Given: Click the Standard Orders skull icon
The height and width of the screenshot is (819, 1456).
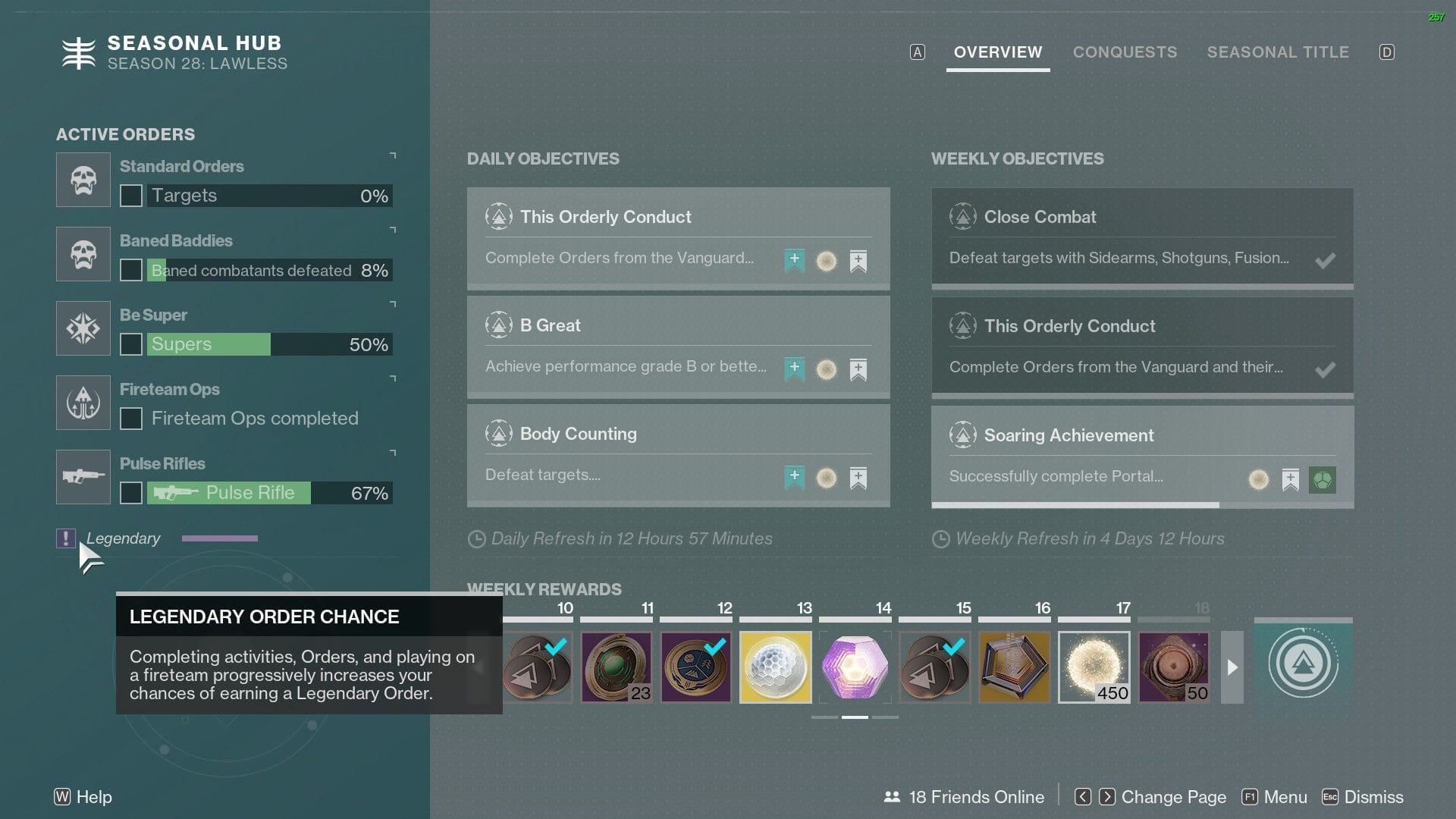Looking at the screenshot, I should tap(83, 180).
